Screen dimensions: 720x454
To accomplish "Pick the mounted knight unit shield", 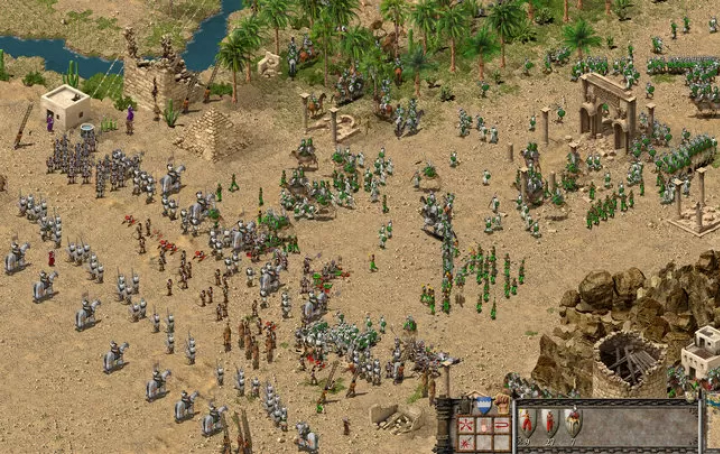I will tap(572, 422).
